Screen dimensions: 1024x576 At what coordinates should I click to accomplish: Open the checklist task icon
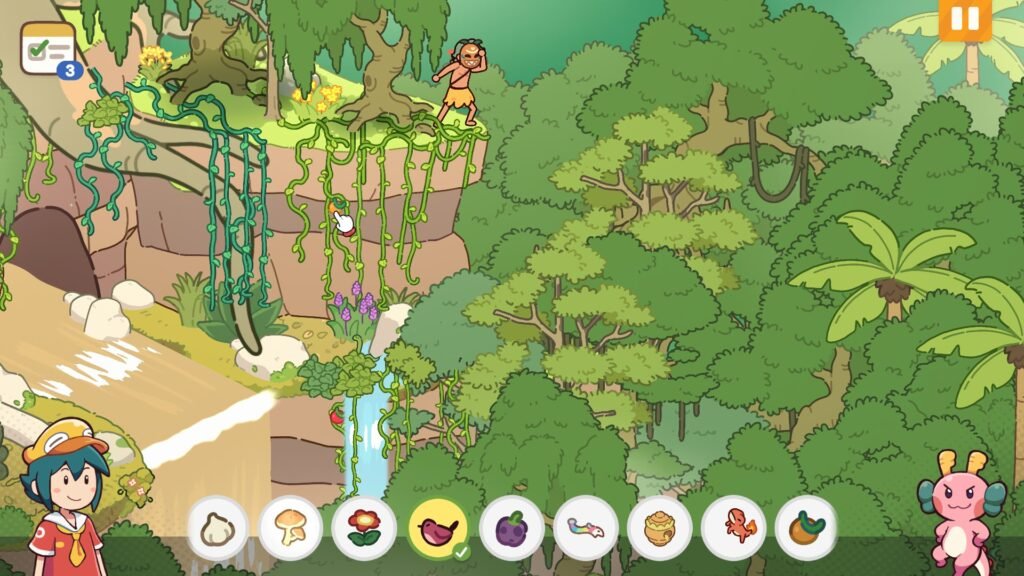tap(48, 49)
